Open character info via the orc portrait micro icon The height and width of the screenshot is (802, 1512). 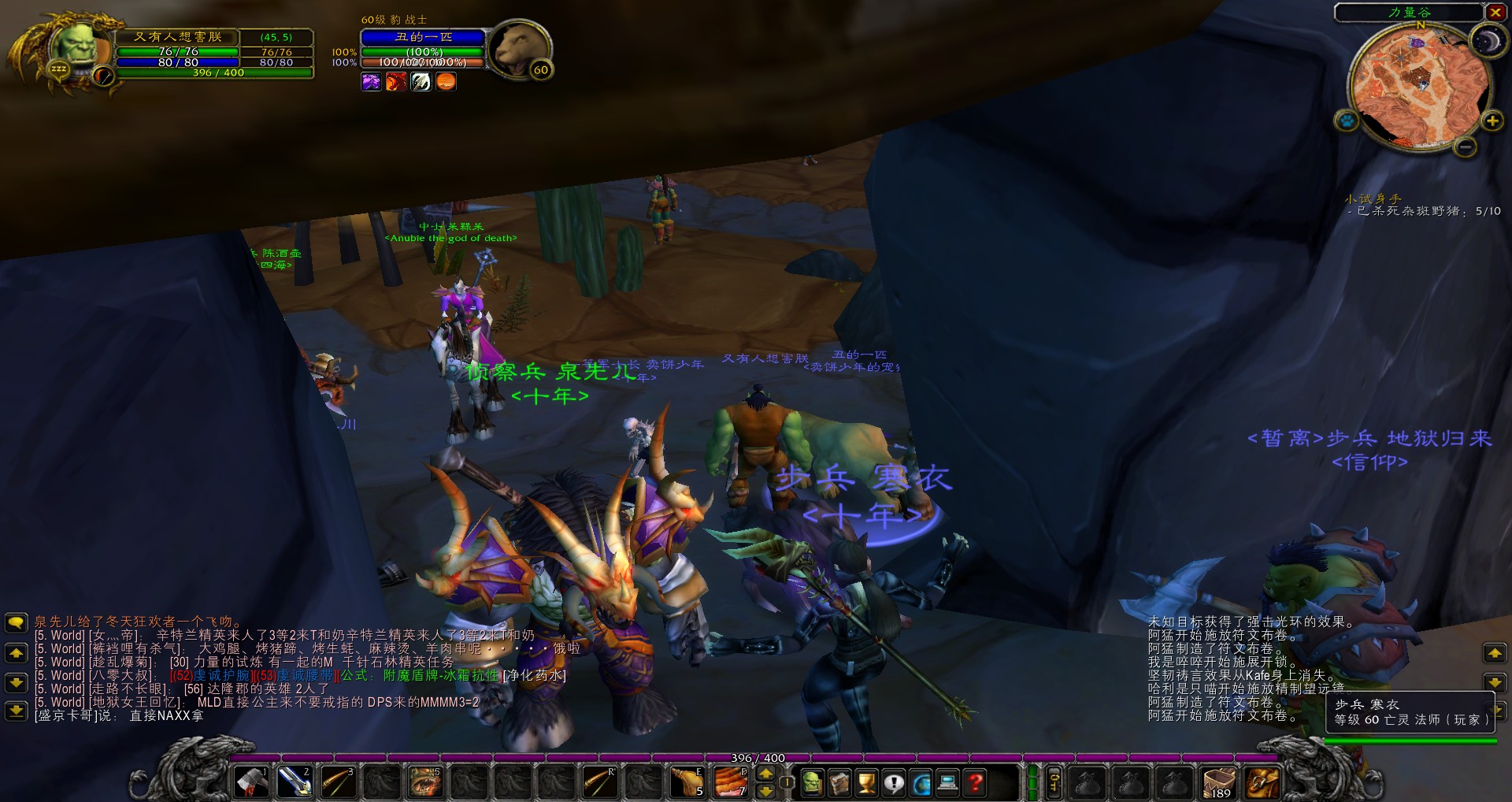point(811,783)
